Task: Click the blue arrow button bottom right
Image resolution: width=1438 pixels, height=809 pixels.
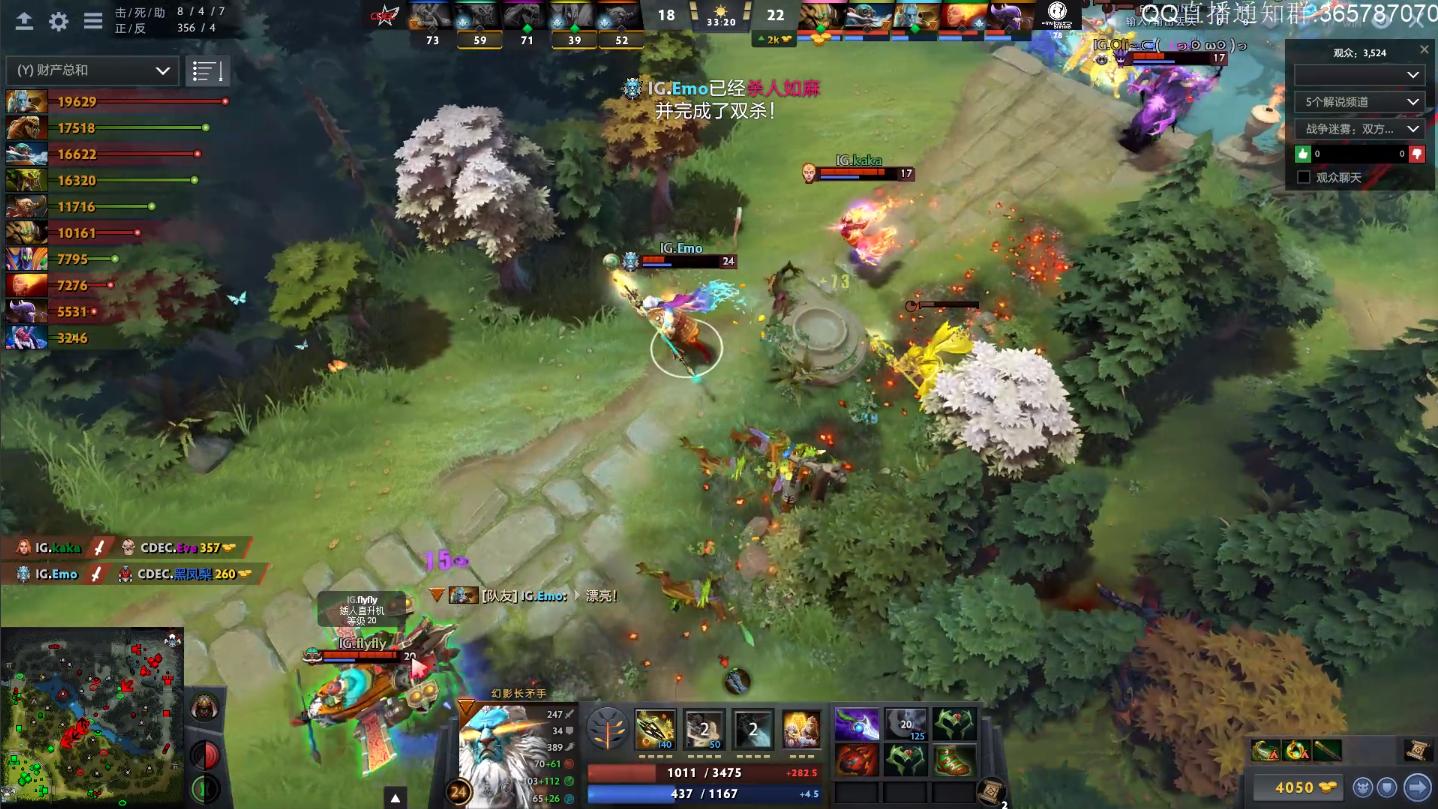Action: [1416, 787]
